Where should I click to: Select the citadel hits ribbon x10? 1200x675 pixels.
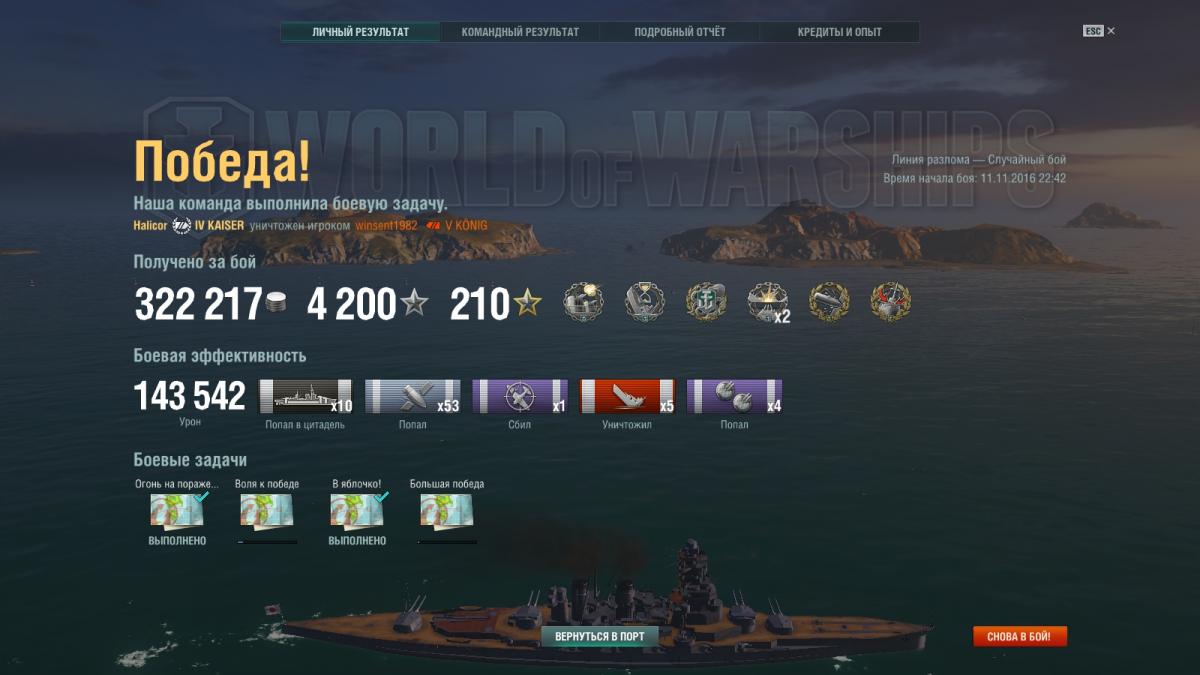(x=306, y=396)
